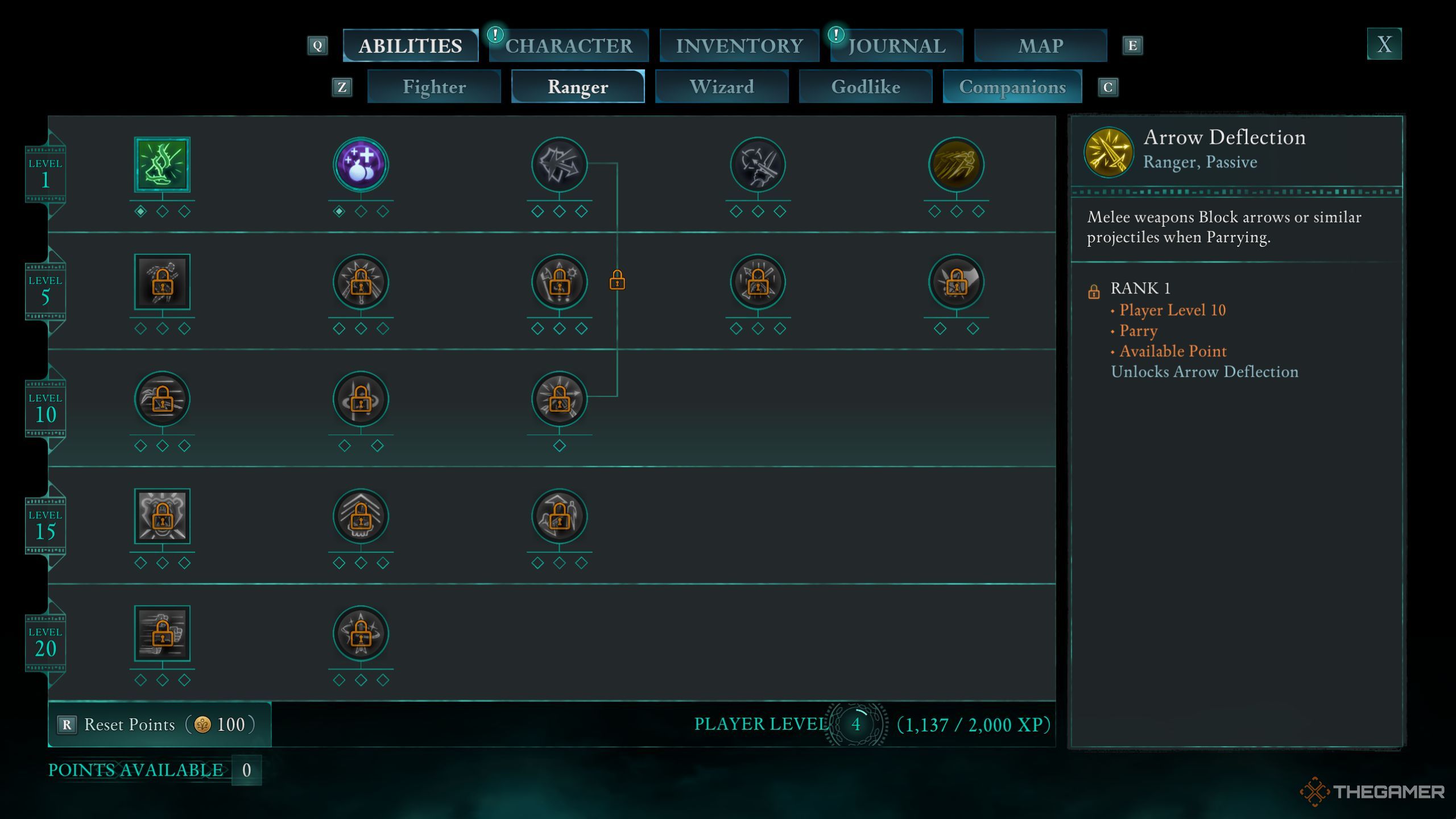Select the Abilities tab
Image resolution: width=1456 pixels, height=819 pixels.
point(410,45)
